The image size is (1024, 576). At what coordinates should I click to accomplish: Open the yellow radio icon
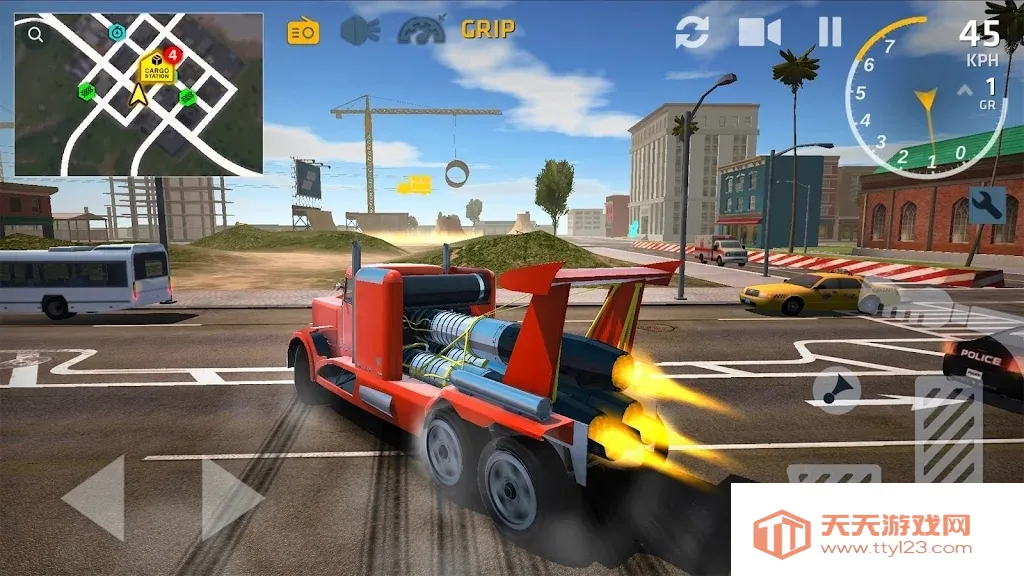click(302, 31)
